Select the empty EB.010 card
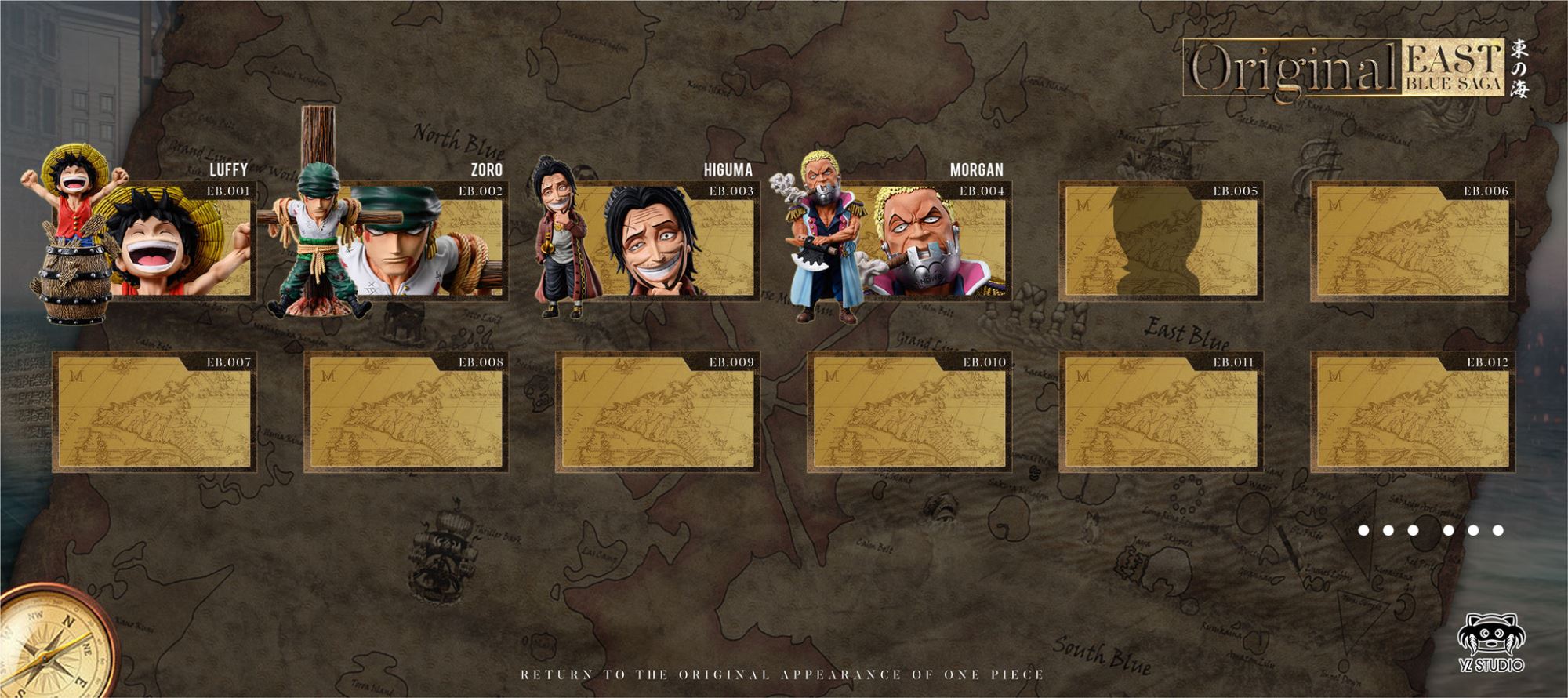The width and height of the screenshot is (1568, 698). point(909,413)
